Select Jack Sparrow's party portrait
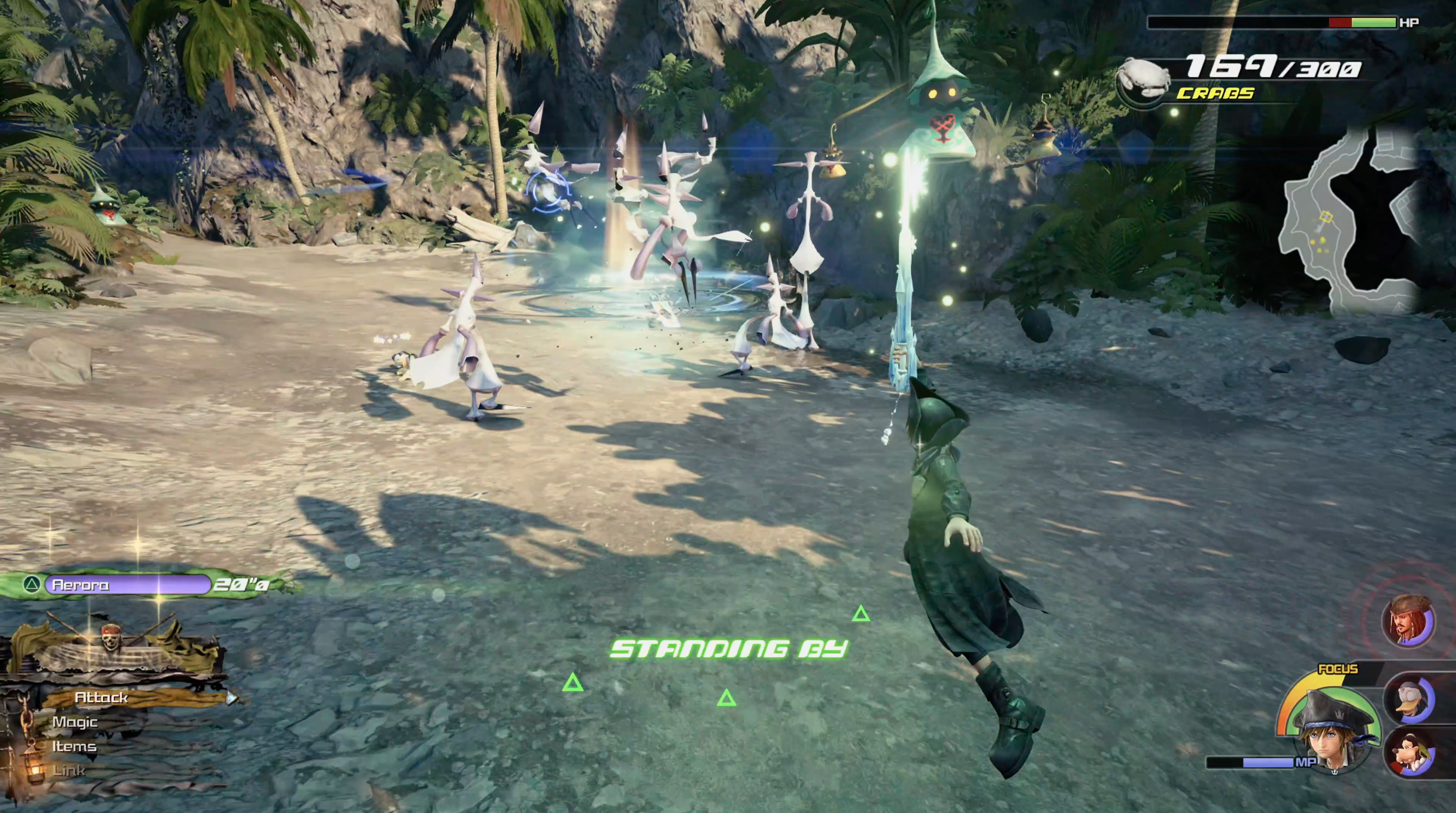The image size is (1456, 813). tap(1408, 621)
